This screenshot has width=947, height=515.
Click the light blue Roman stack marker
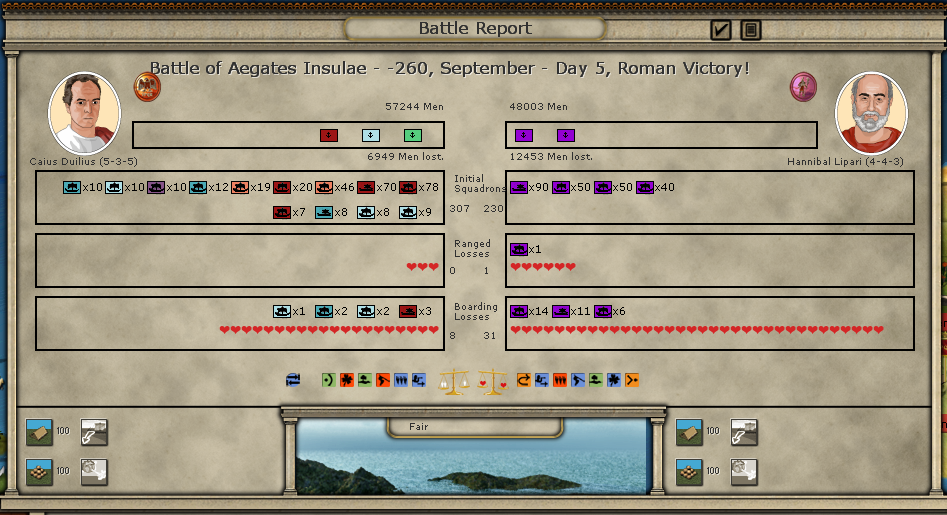371,135
